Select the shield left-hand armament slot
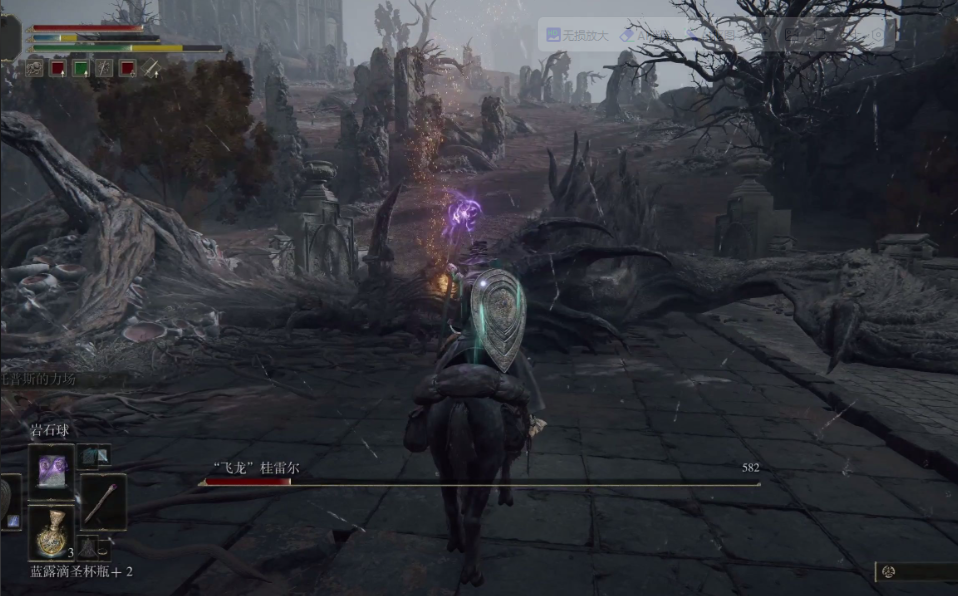The width and height of the screenshot is (958, 596). [x=10, y=500]
